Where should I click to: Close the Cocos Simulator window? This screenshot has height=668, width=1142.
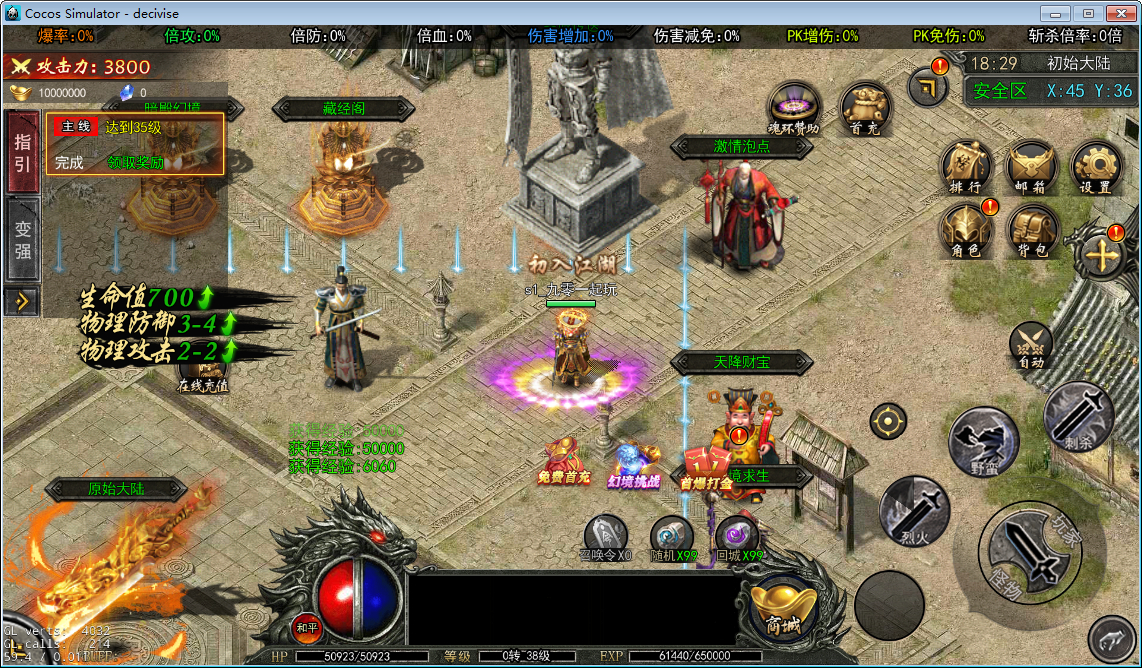(1121, 13)
